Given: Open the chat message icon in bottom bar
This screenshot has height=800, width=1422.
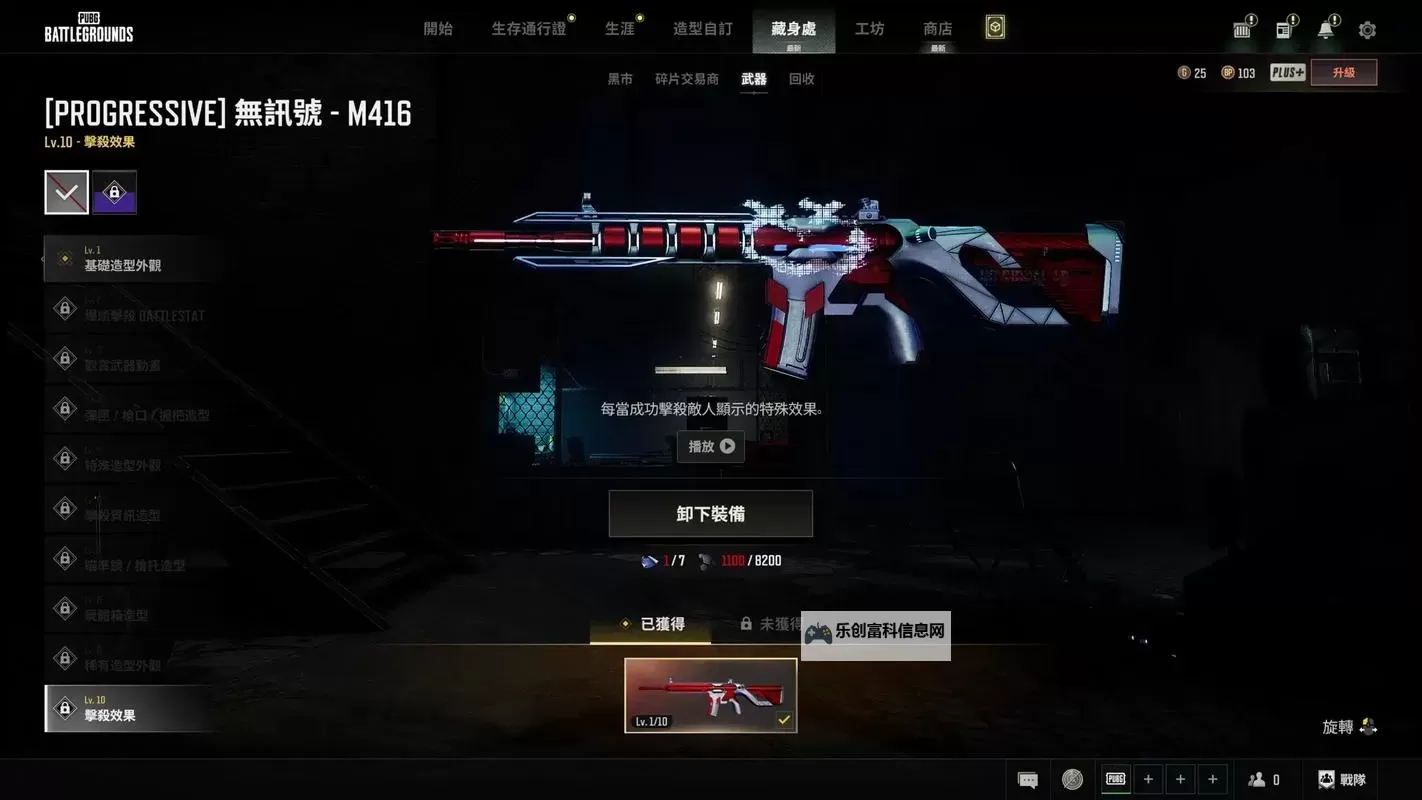Looking at the screenshot, I should [1027, 778].
